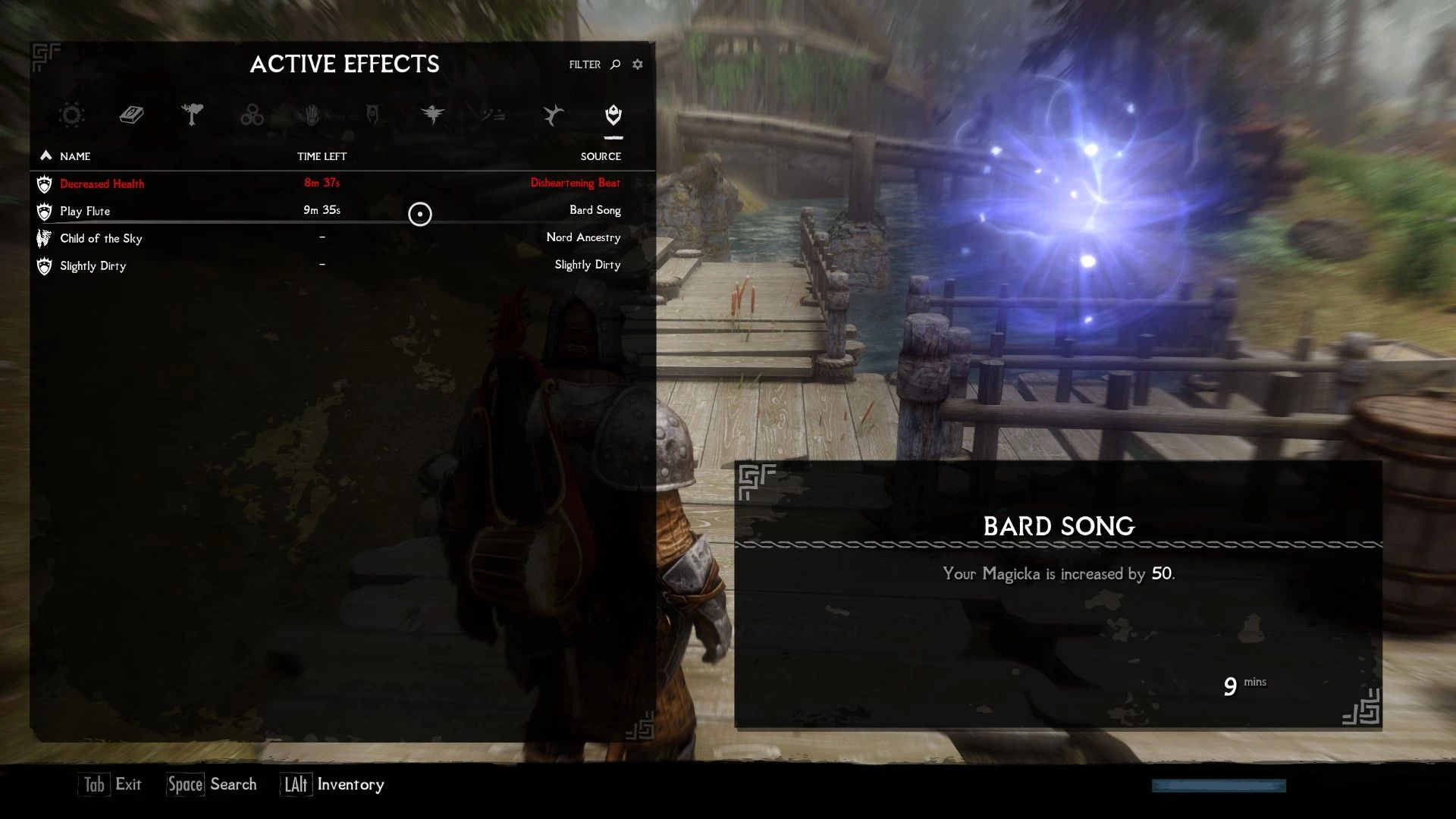The image size is (1456, 819).
Task: Switch to the shield ability filter tab
Action: (613, 115)
